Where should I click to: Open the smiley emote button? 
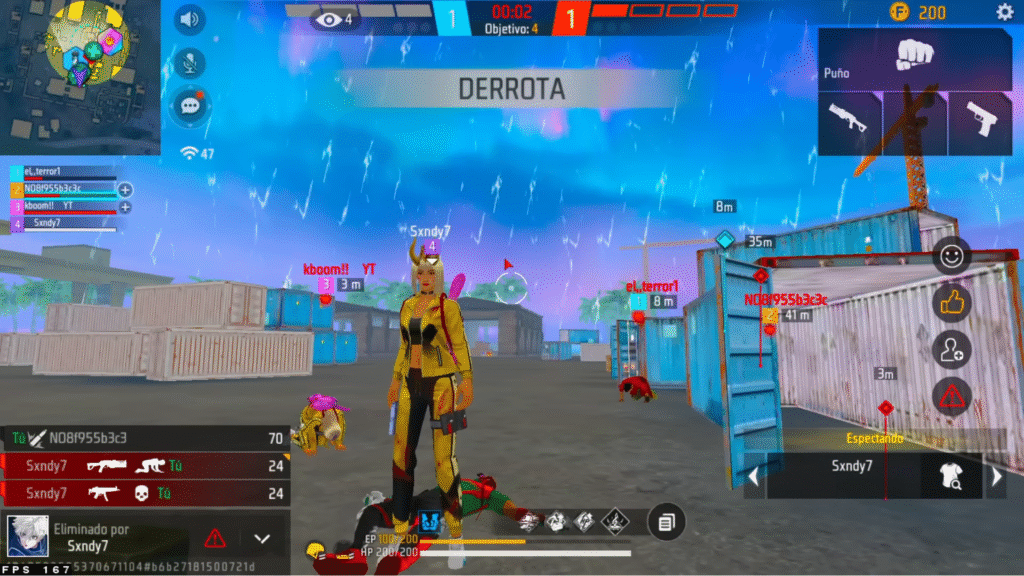(951, 256)
